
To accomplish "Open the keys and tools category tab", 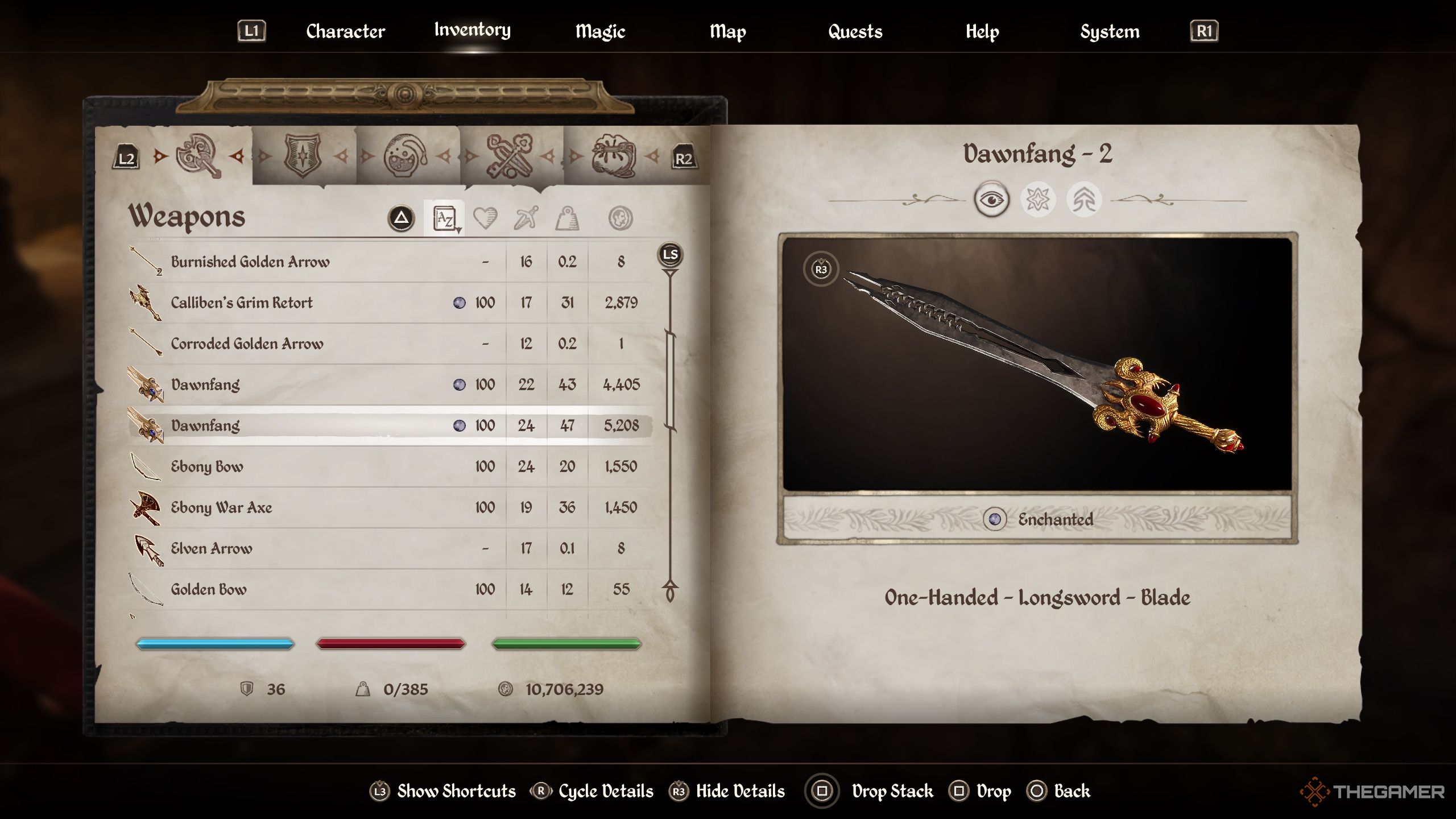I will (x=509, y=156).
